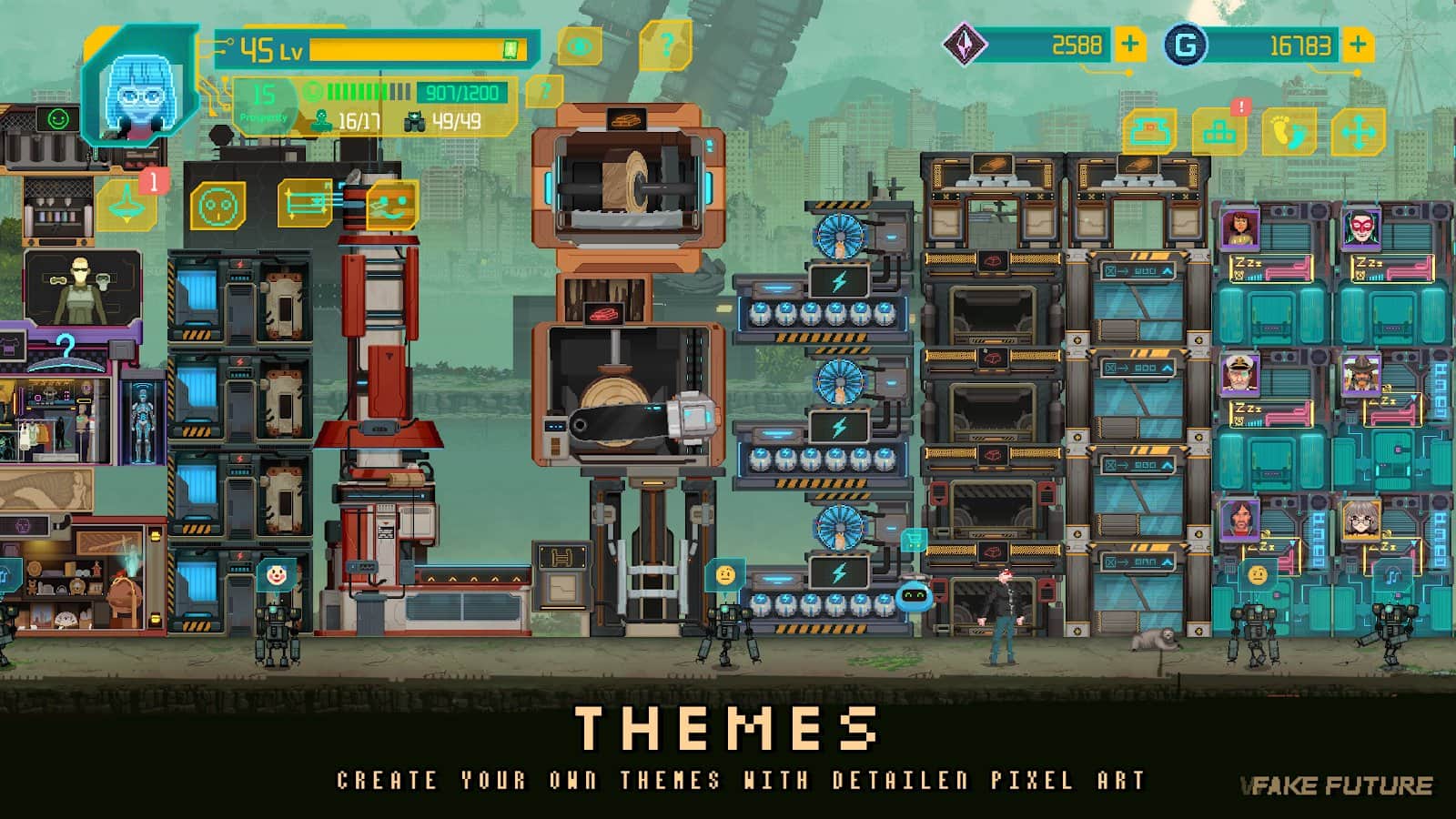
Task: Select the footprints icon button
Action: click(x=1289, y=133)
